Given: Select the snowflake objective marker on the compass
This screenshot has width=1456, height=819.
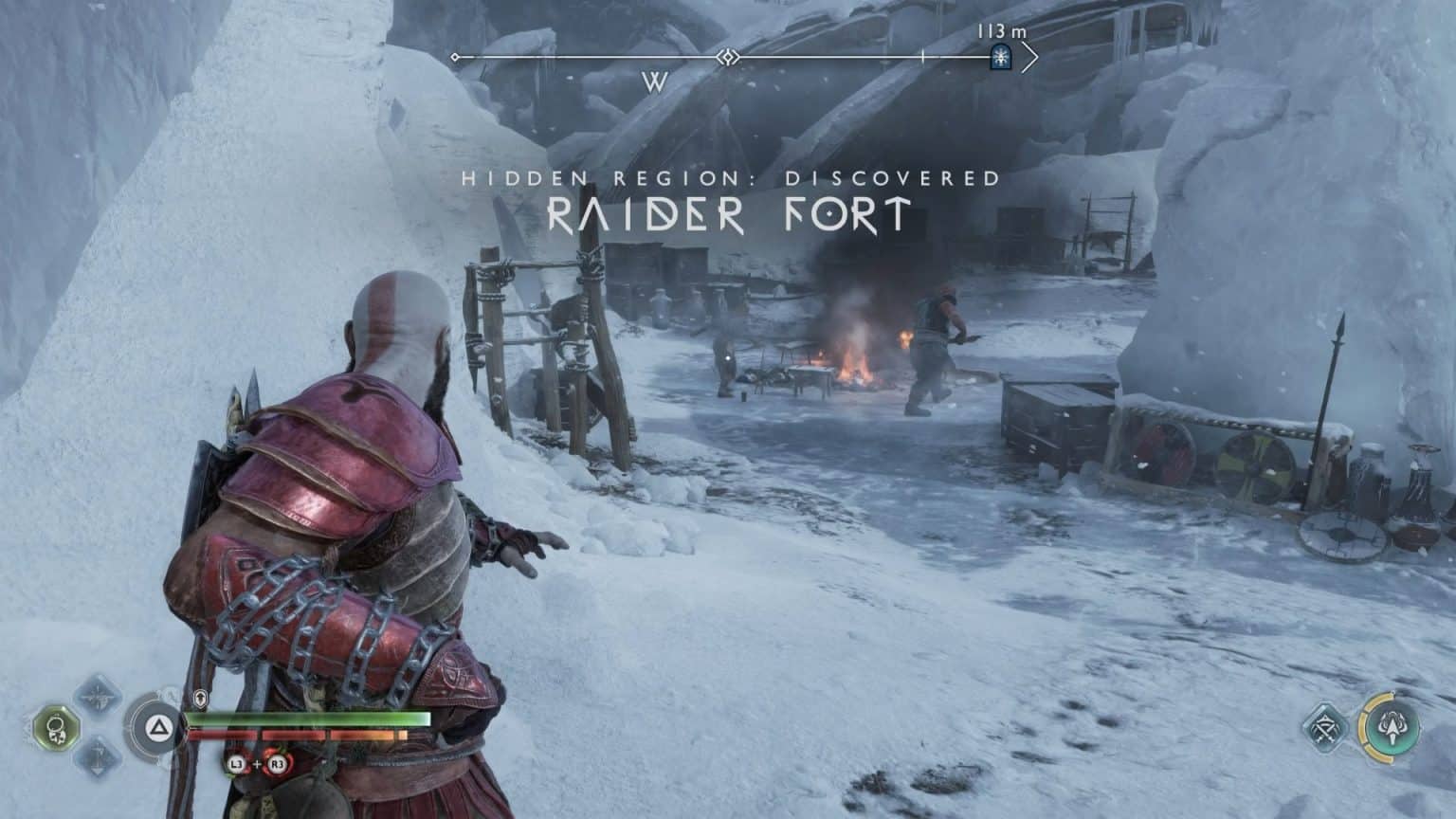Looking at the screenshot, I should tap(1001, 58).
